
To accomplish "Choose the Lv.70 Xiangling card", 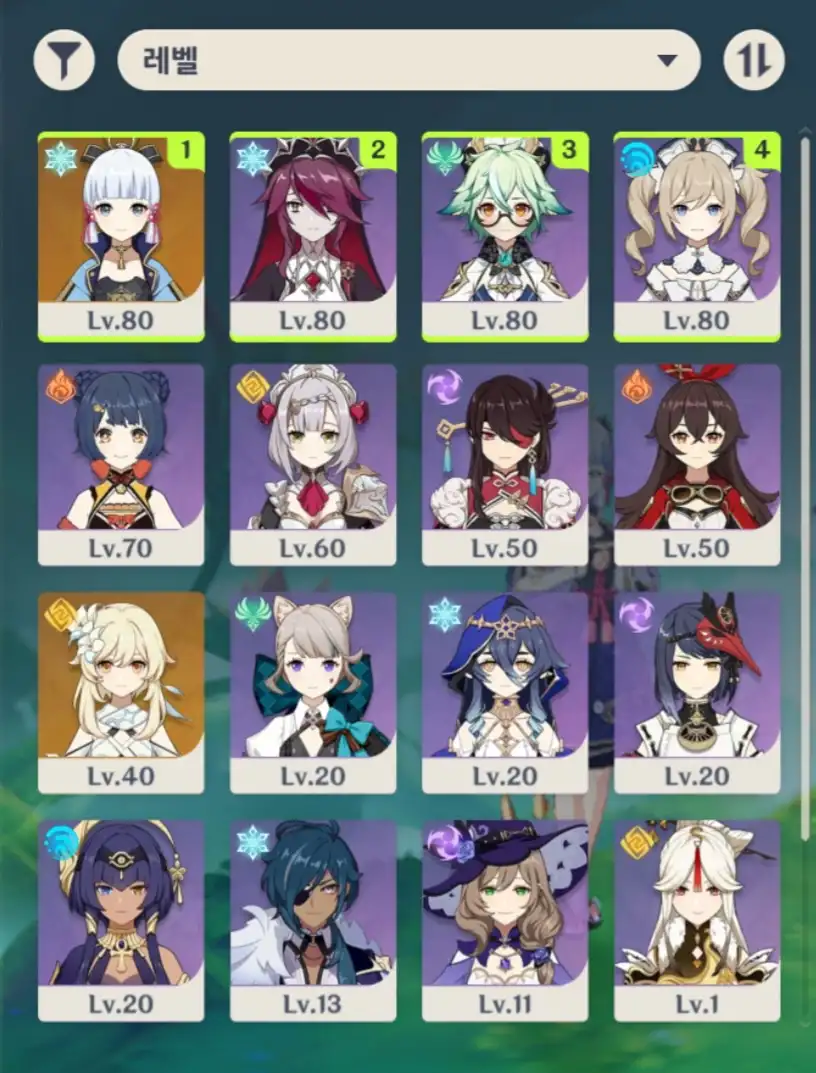I will click(x=121, y=463).
